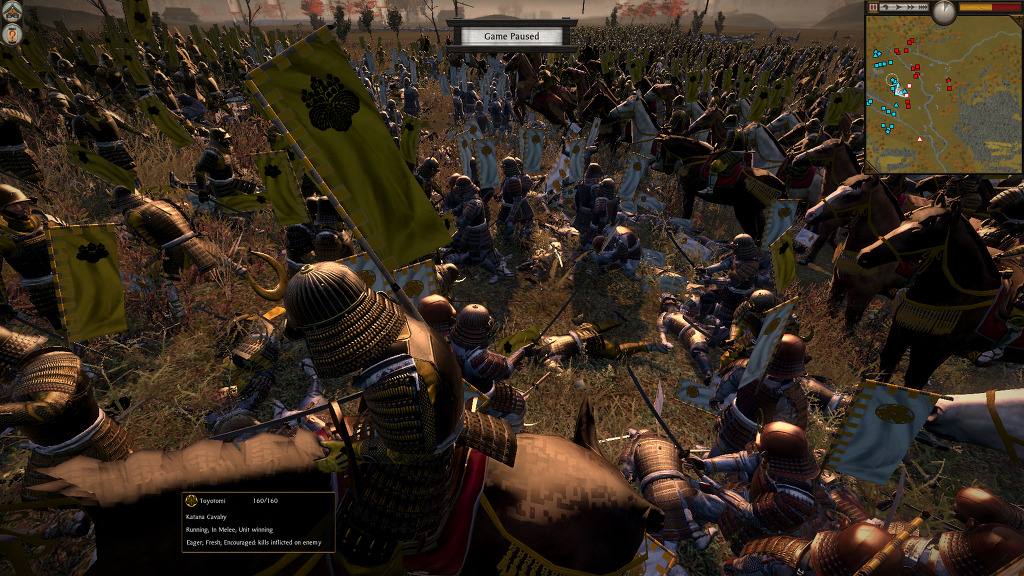Open the question mark help icon

pyautogui.click(x=12, y=35)
